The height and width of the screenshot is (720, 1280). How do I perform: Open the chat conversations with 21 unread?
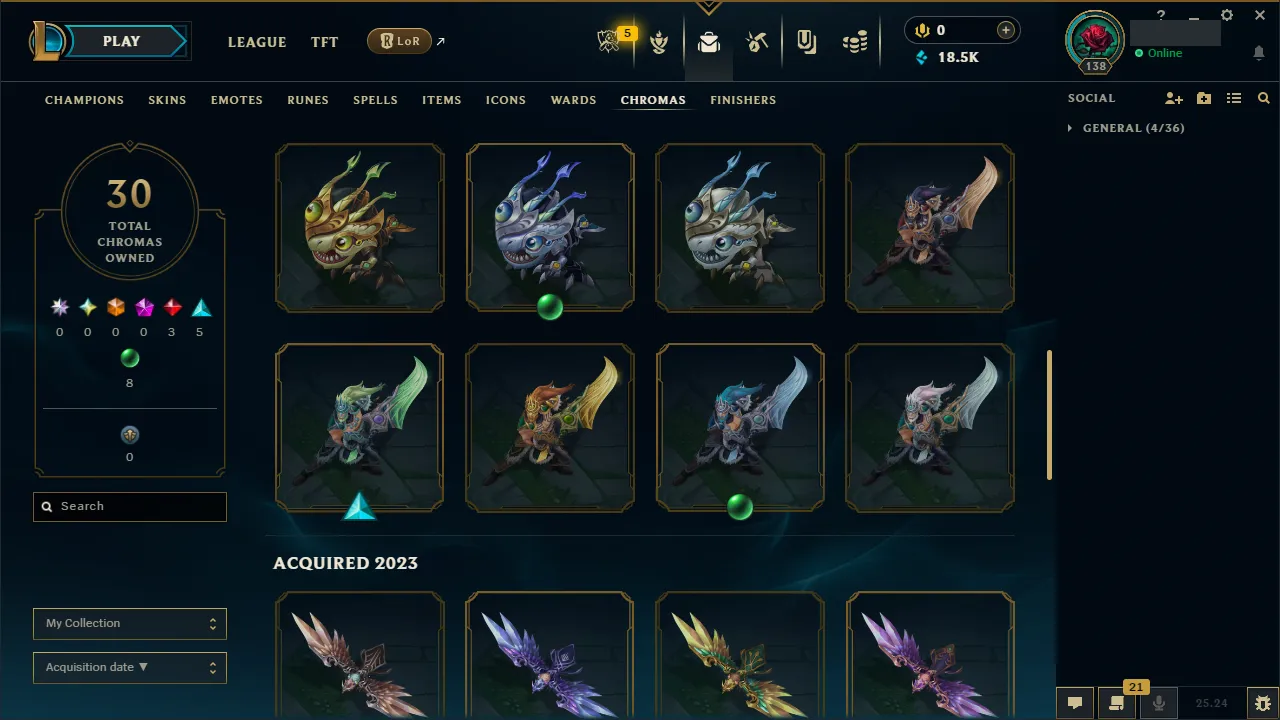(1117, 703)
